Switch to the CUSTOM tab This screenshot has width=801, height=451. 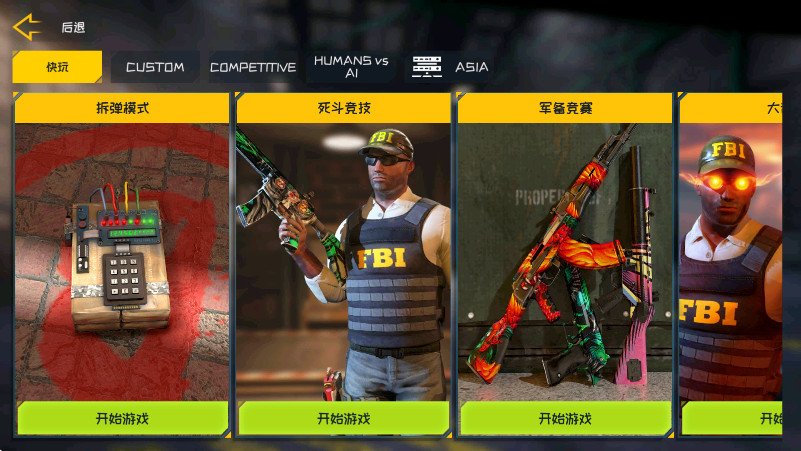(x=155, y=67)
